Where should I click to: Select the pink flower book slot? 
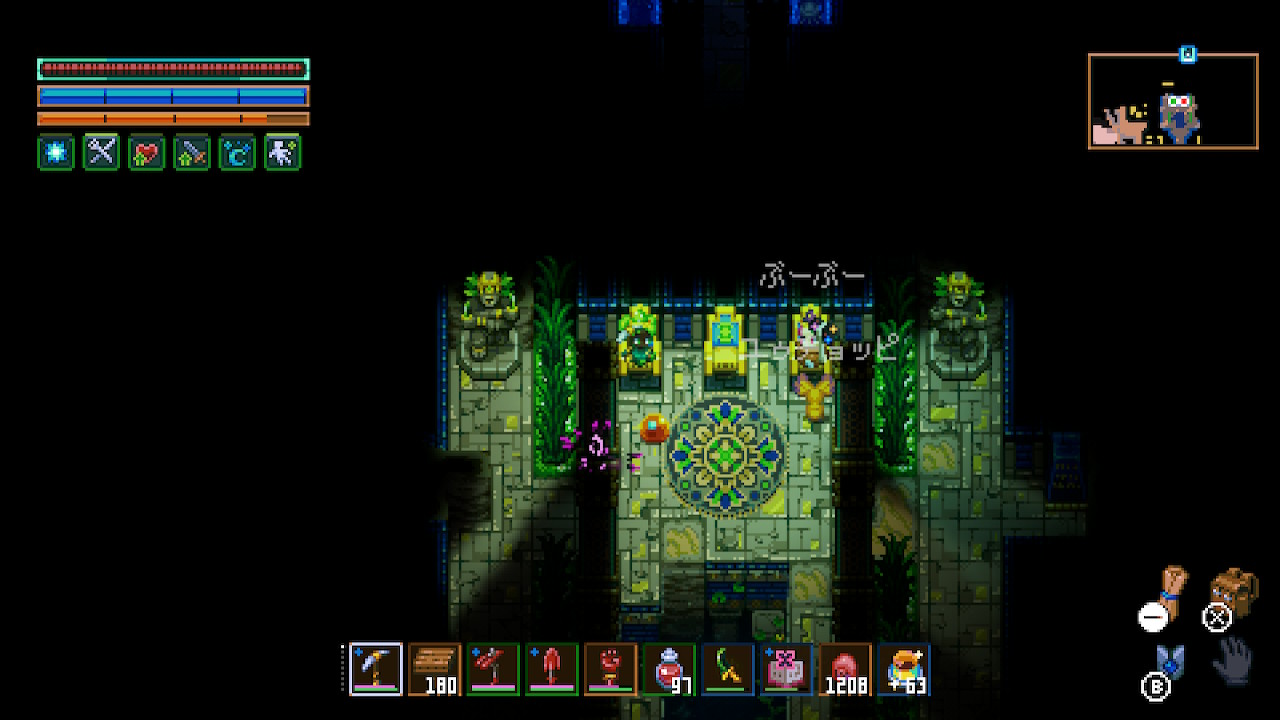787,668
